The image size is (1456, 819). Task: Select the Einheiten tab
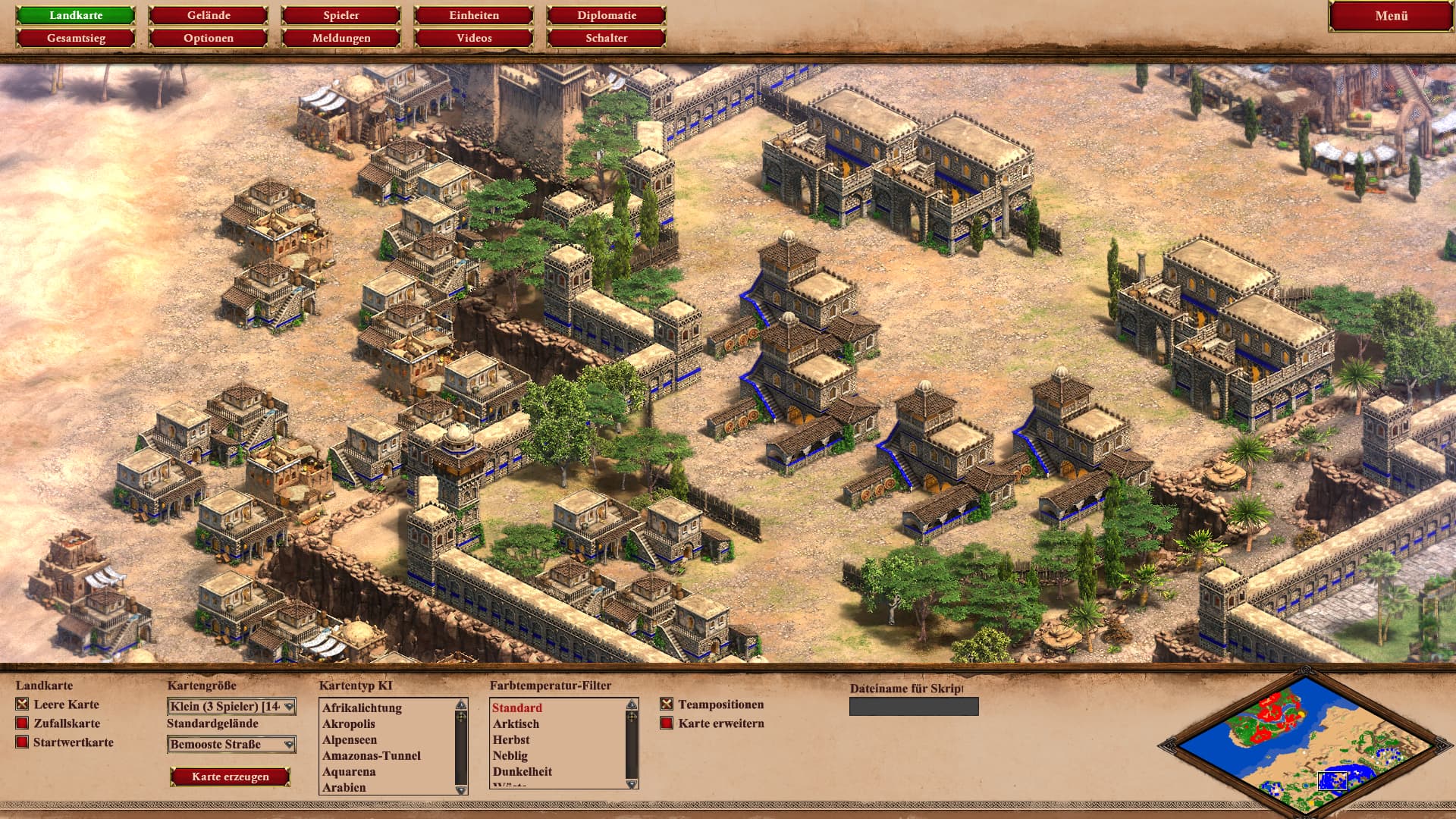click(x=474, y=15)
